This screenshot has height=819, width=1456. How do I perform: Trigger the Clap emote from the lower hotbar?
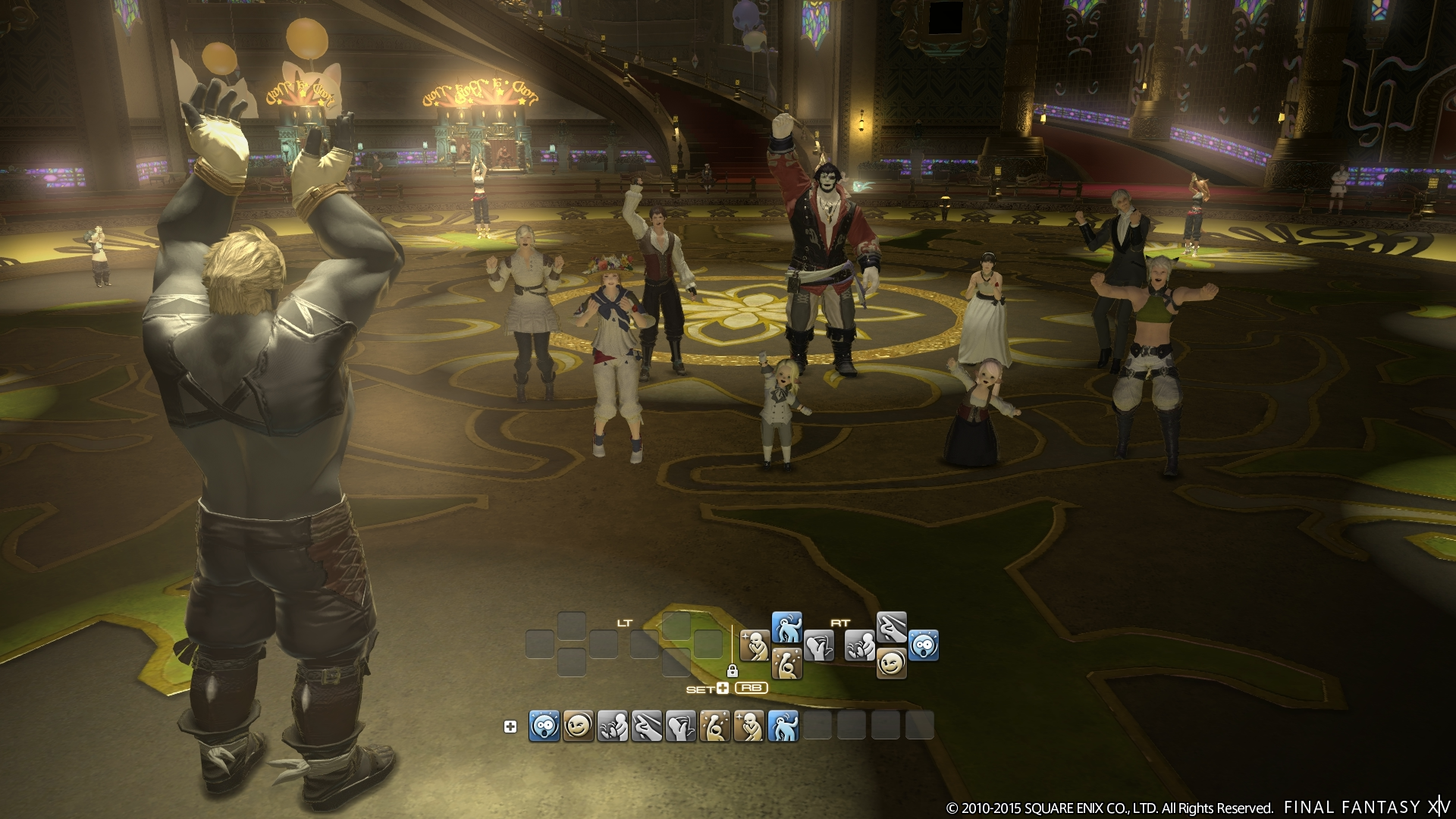[612, 726]
